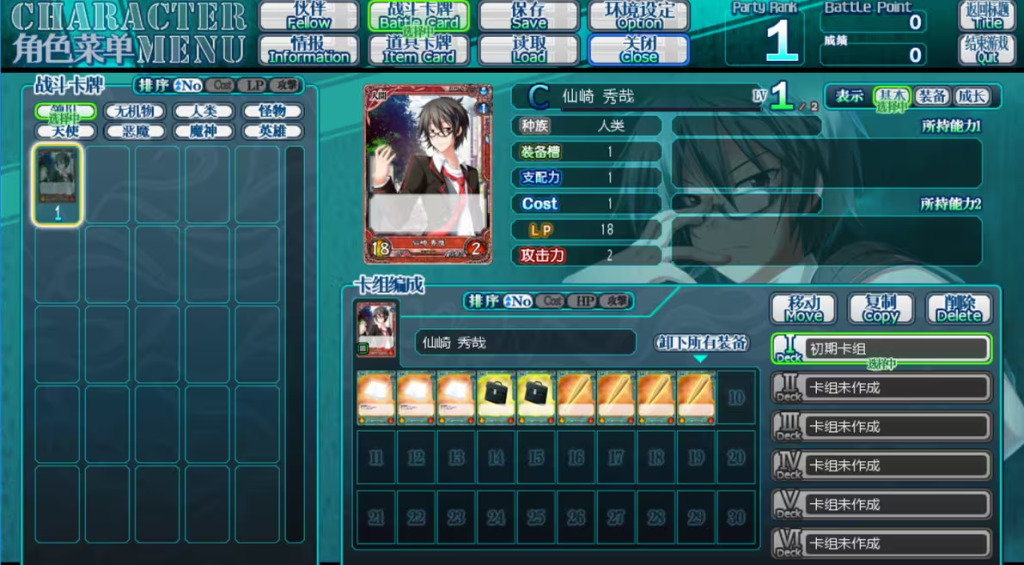Open the Option settings menu

pyautogui.click(x=638, y=15)
